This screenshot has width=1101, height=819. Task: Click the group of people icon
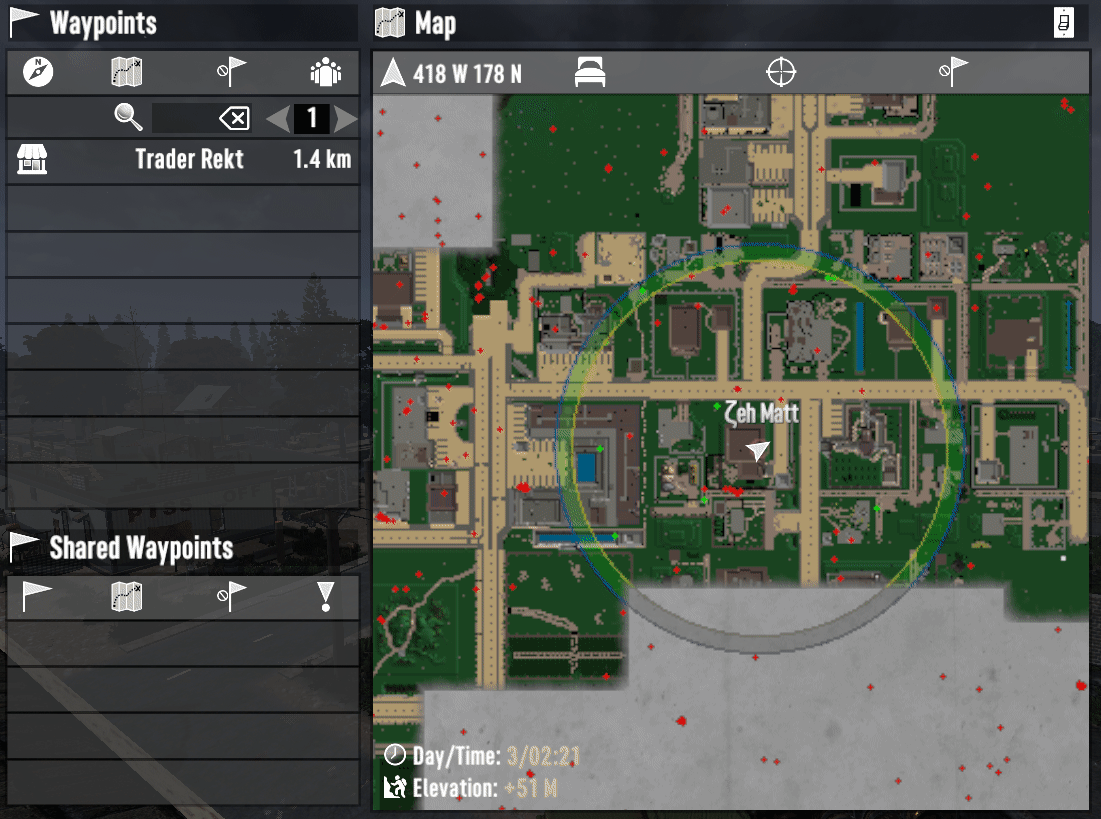(x=326, y=72)
